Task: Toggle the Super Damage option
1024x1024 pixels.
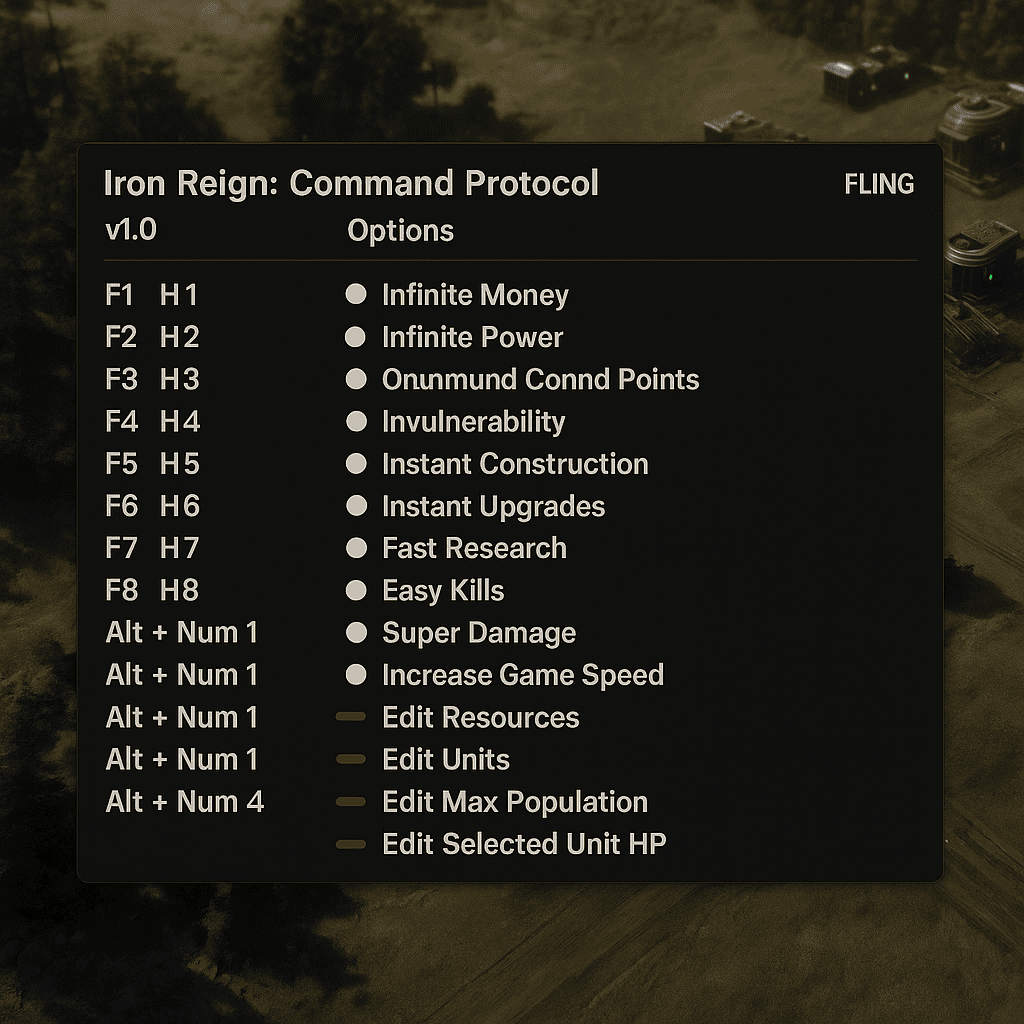Action: pyautogui.click(x=356, y=633)
